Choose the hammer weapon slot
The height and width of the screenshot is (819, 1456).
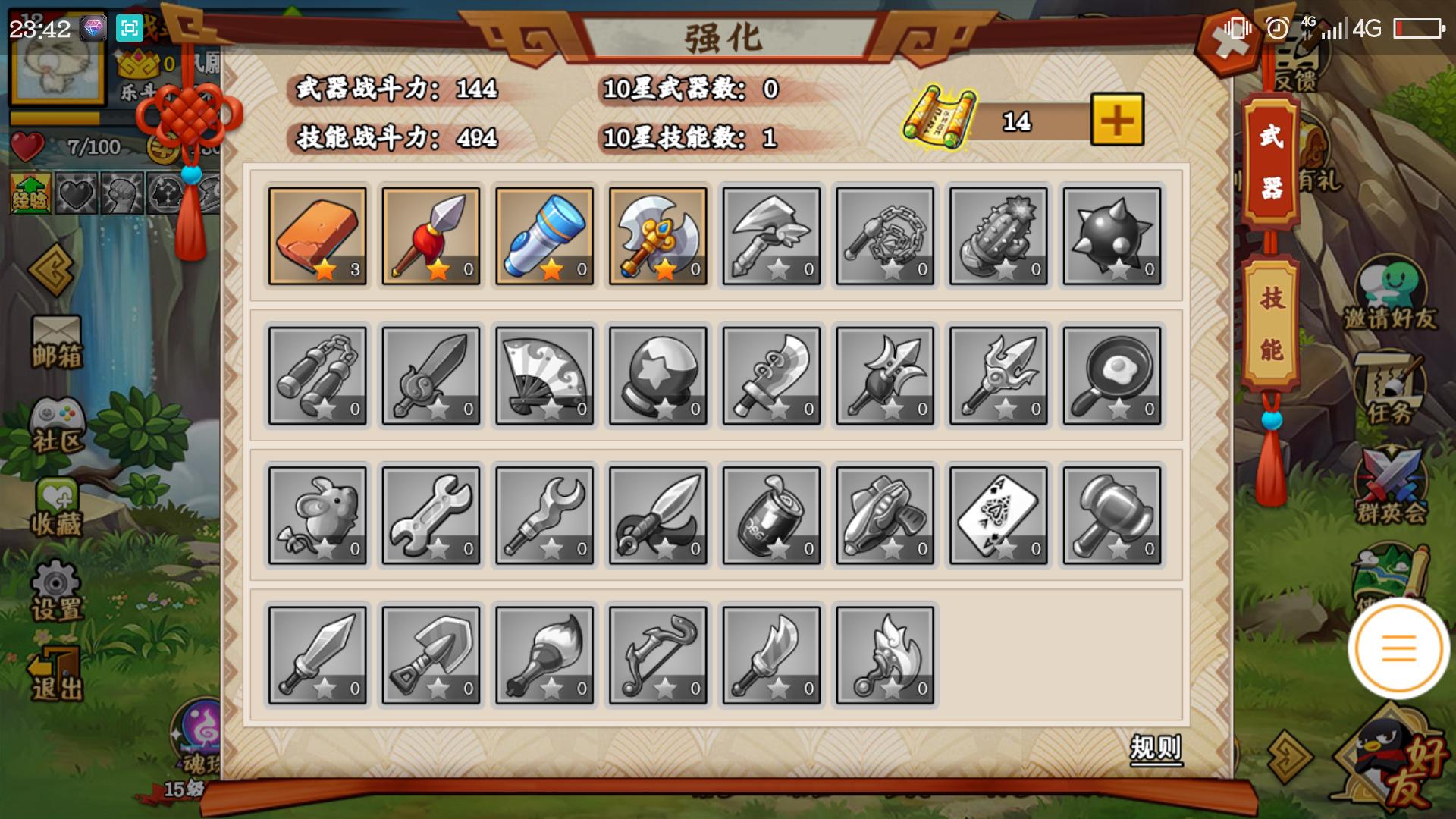pos(1112,516)
